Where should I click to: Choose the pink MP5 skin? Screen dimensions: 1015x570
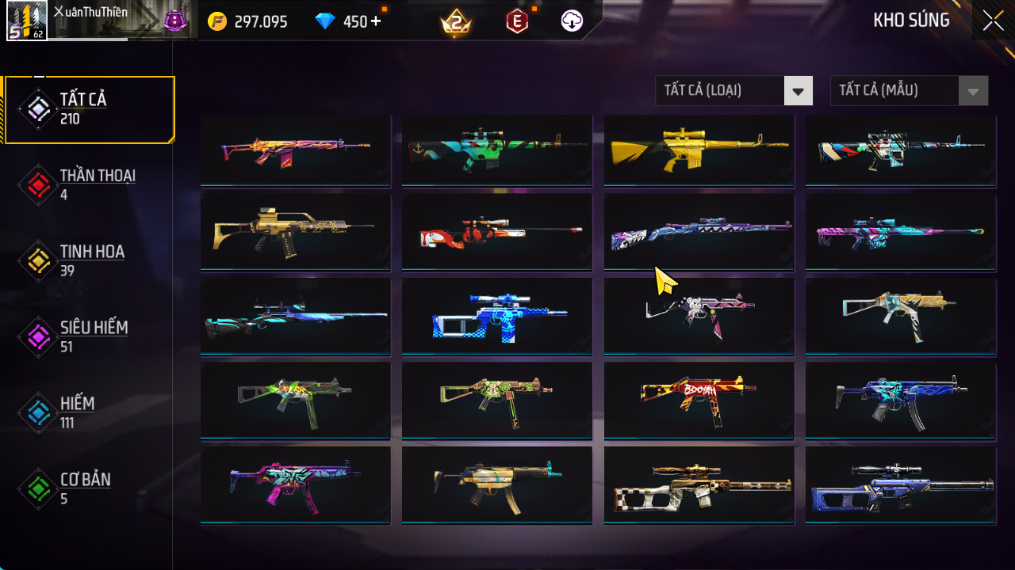point(295,484)
